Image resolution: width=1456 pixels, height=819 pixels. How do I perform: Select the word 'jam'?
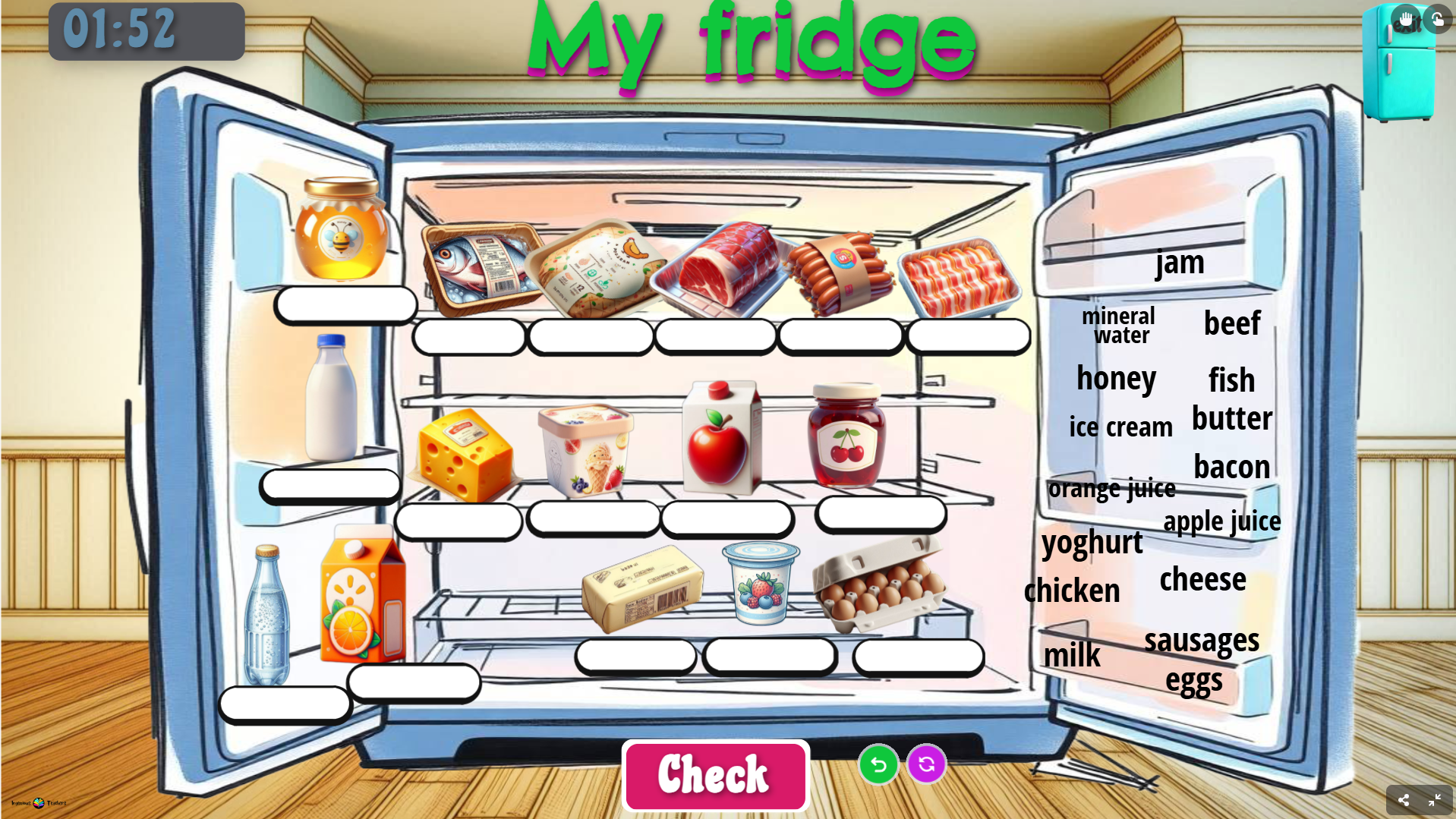click(1180, 263)
